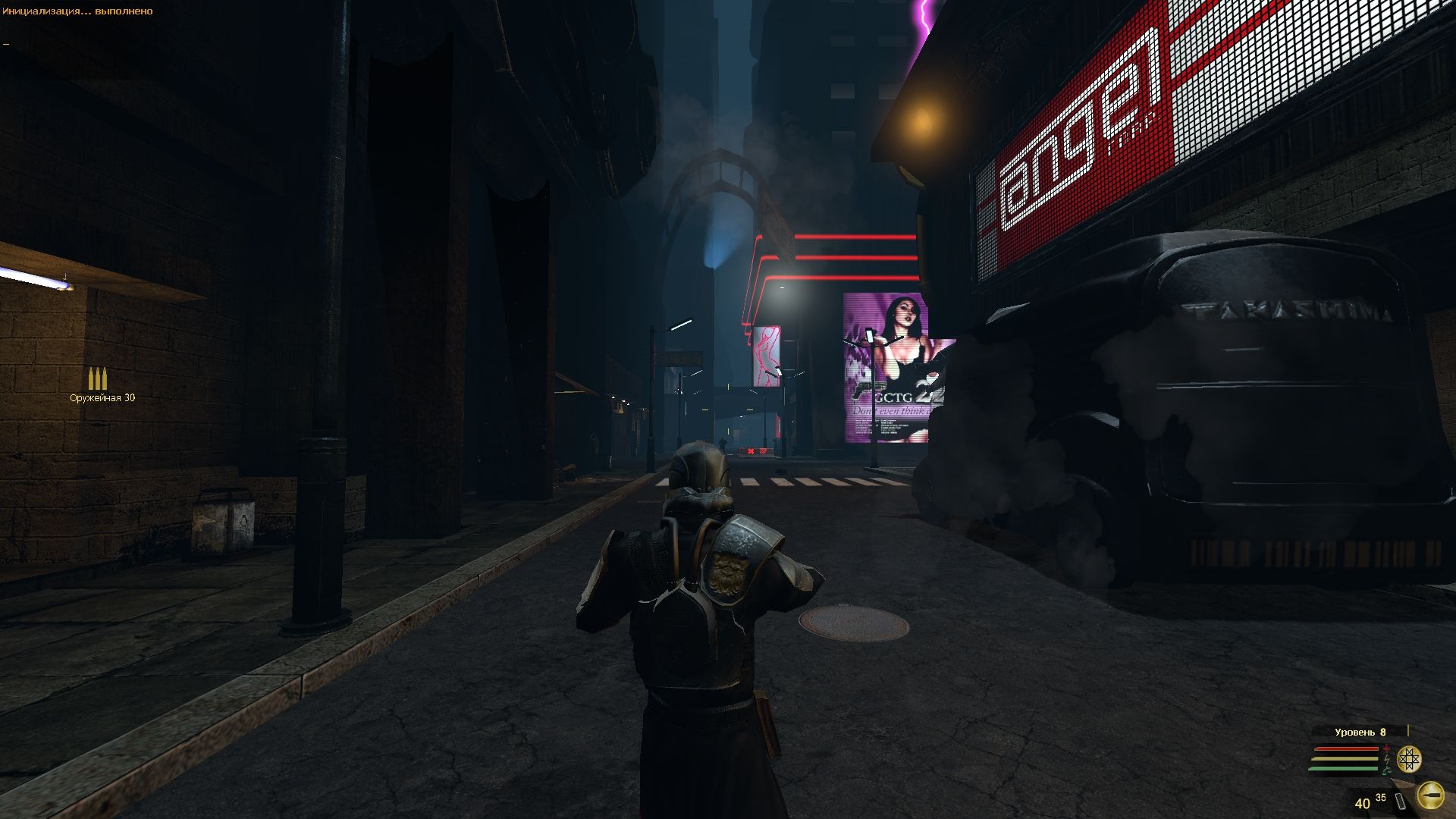The image size is (1456, 819).
Task: Click the yellow experience tick beside Уровень 8
Action: click(x=1408, y=730)
